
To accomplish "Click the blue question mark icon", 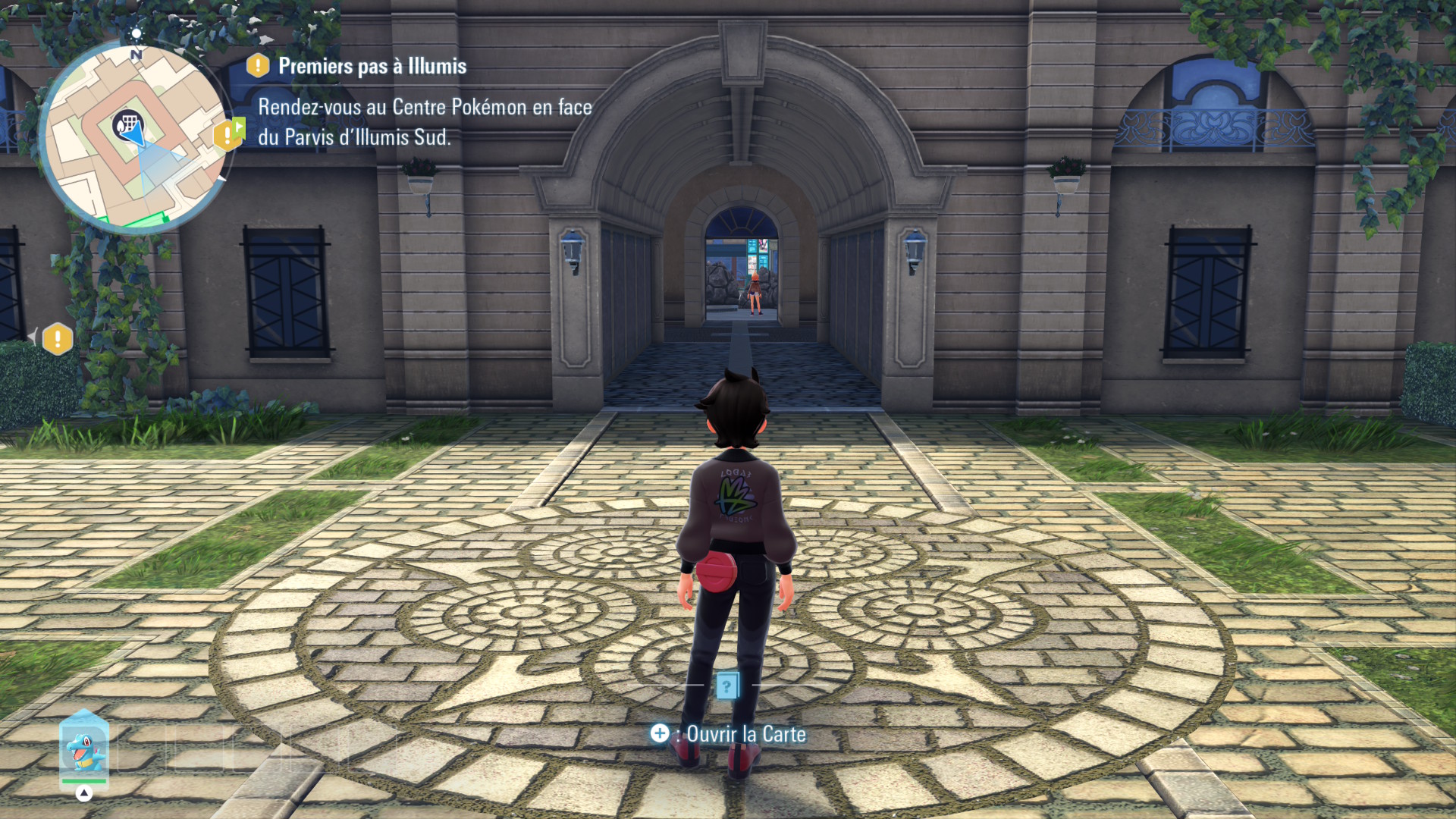I will pos(727,686).
